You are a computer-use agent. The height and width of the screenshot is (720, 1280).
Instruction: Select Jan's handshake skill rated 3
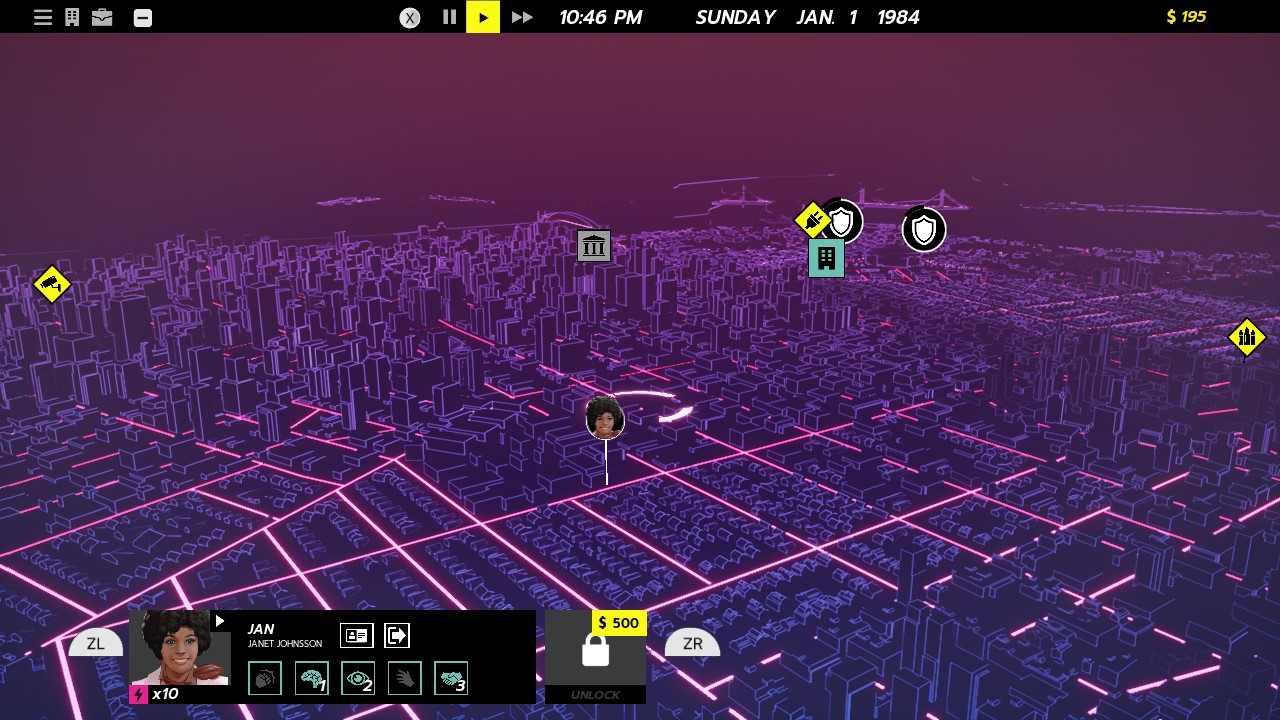(x=450, y=678)
